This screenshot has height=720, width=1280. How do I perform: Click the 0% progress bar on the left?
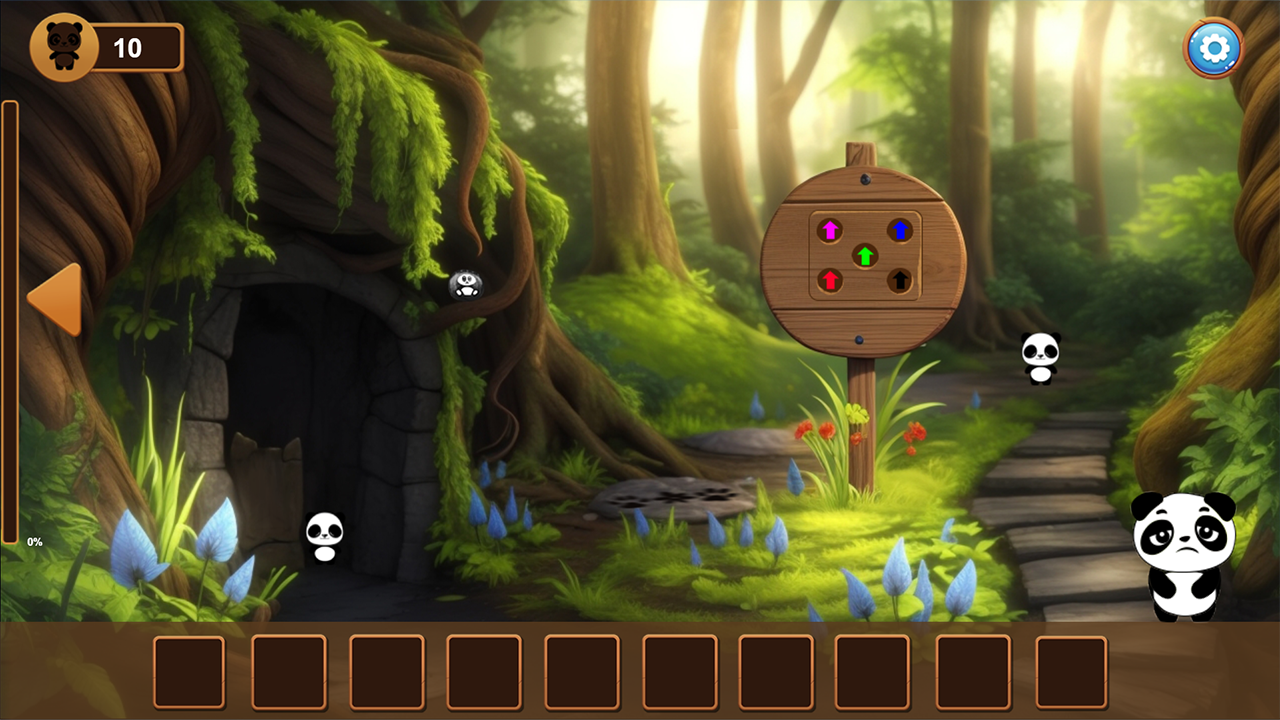coord(11,320)
